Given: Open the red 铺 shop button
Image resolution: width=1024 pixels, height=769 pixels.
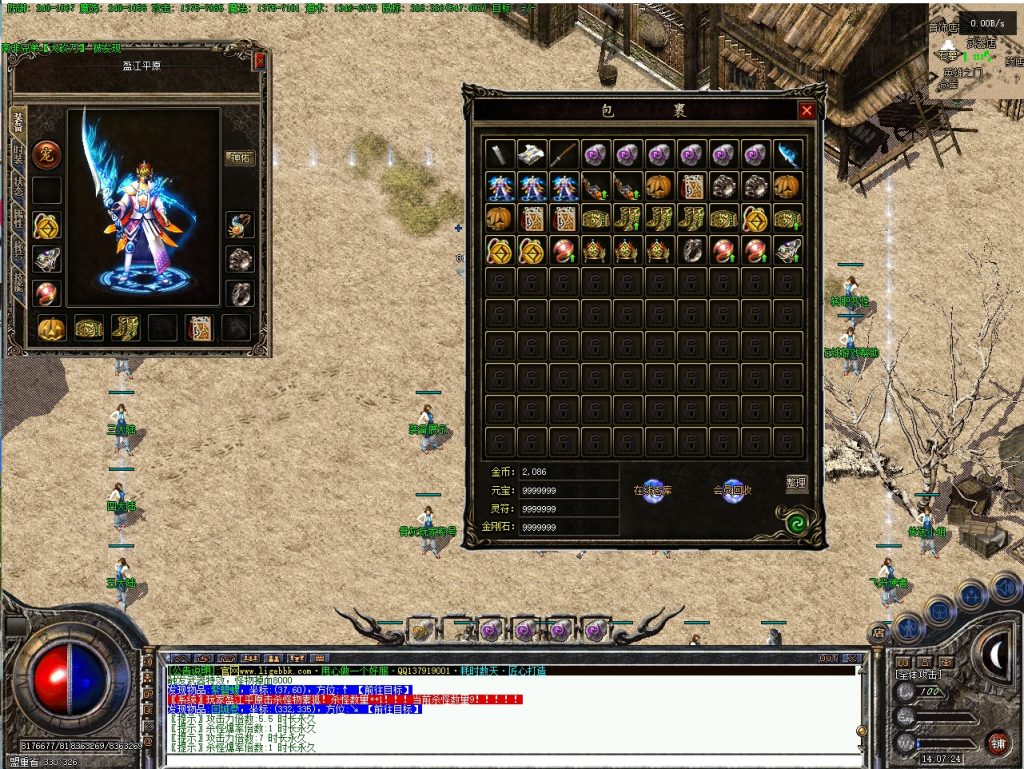Looking at the screenshot, I should click(x=996, y=742).
